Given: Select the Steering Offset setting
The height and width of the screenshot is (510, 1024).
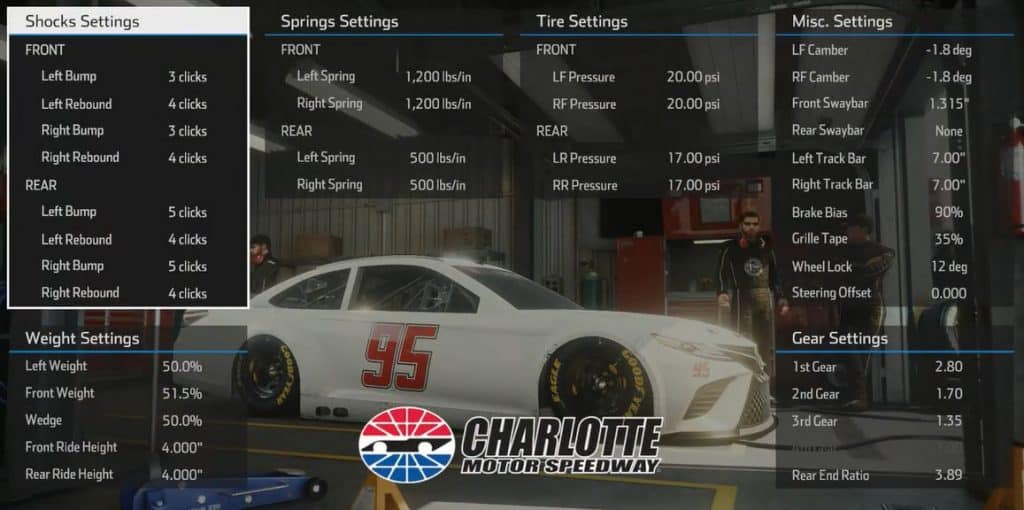Looking at the screenshot, I should [x=878, y=293].
